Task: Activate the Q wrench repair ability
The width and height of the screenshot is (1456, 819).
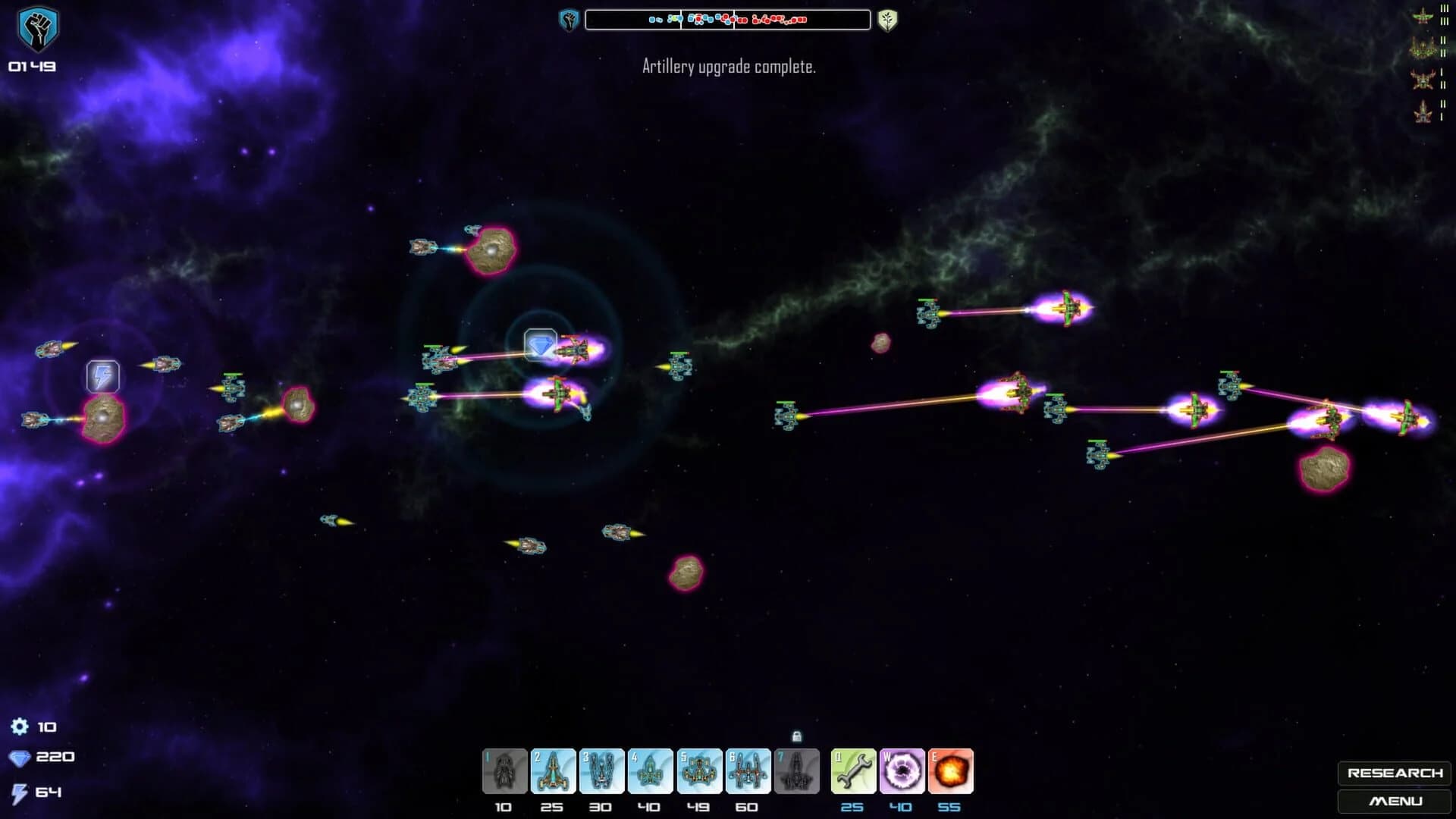Action: 853,770
